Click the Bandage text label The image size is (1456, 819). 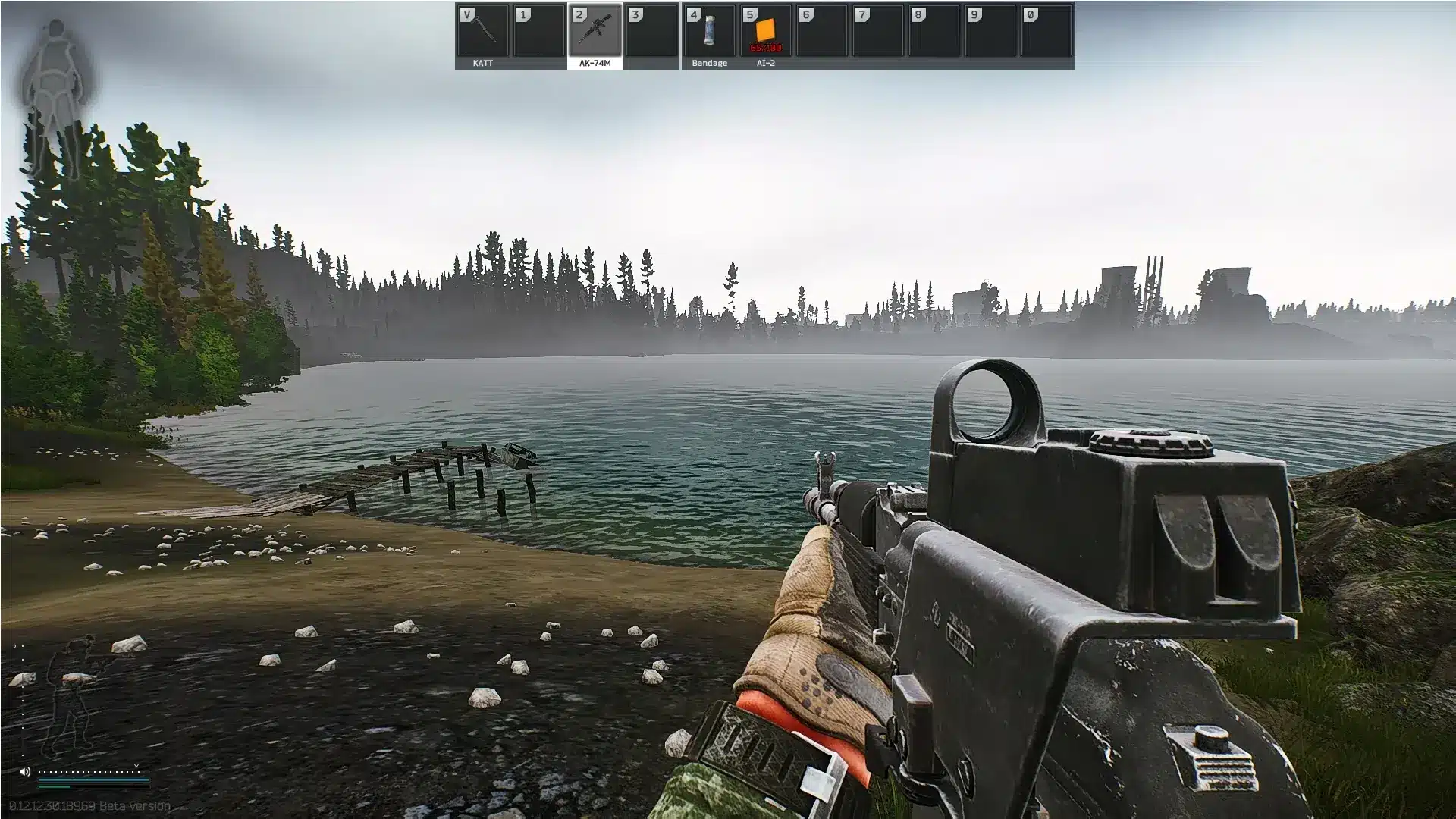710,63
